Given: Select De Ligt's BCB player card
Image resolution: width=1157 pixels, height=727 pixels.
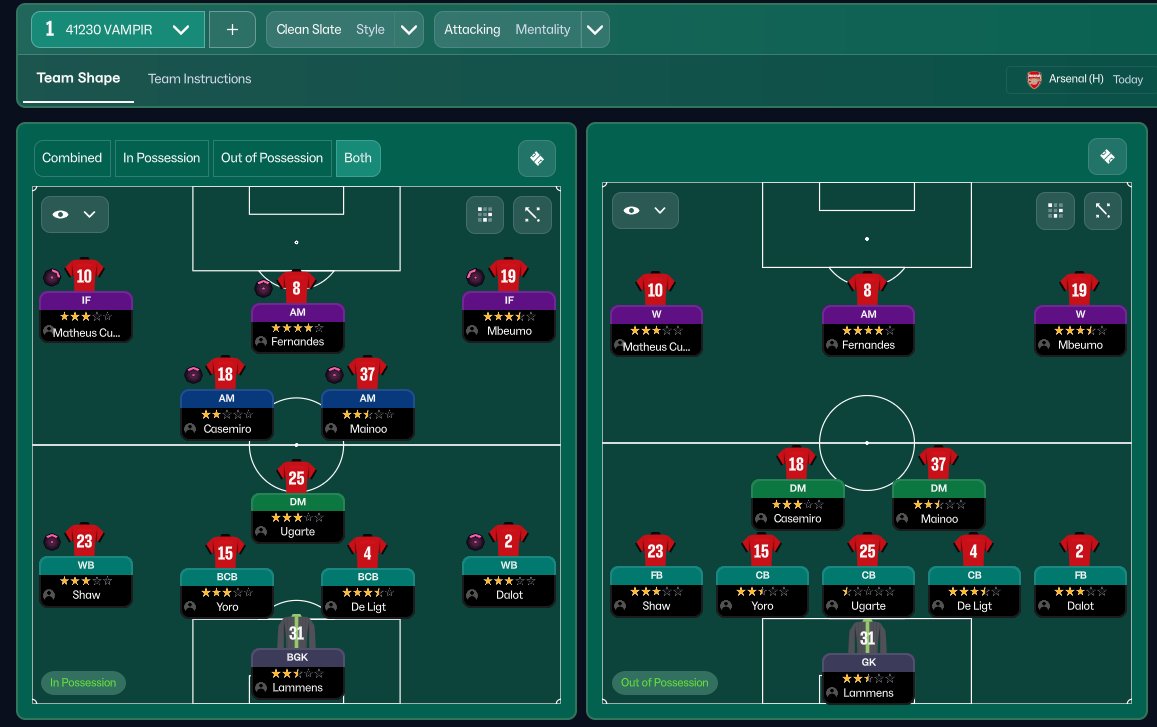Looking at the screenshot, I should coord(368,590).
